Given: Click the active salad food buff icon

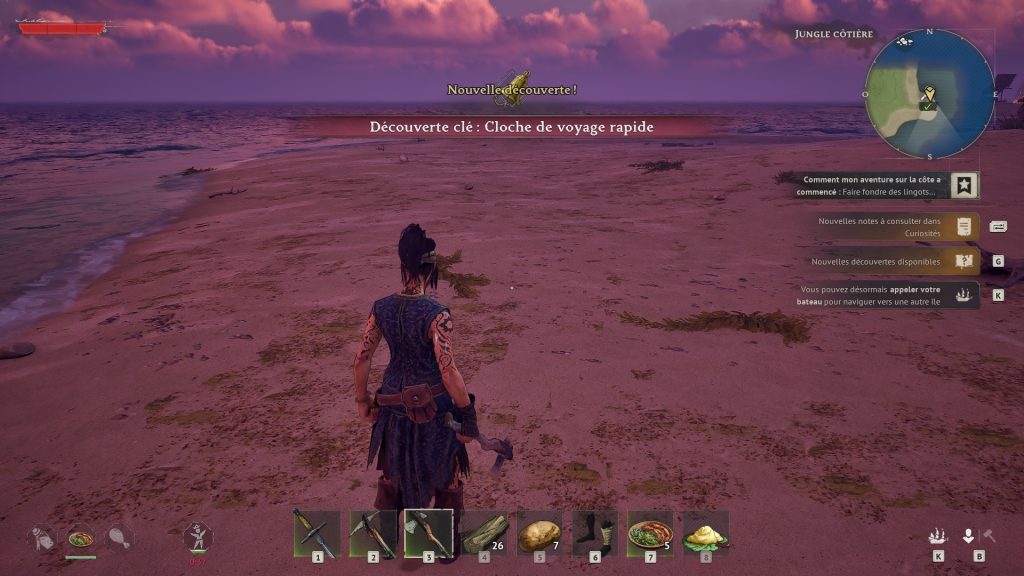Looking at the screenshot, I should tap(81, 538).
